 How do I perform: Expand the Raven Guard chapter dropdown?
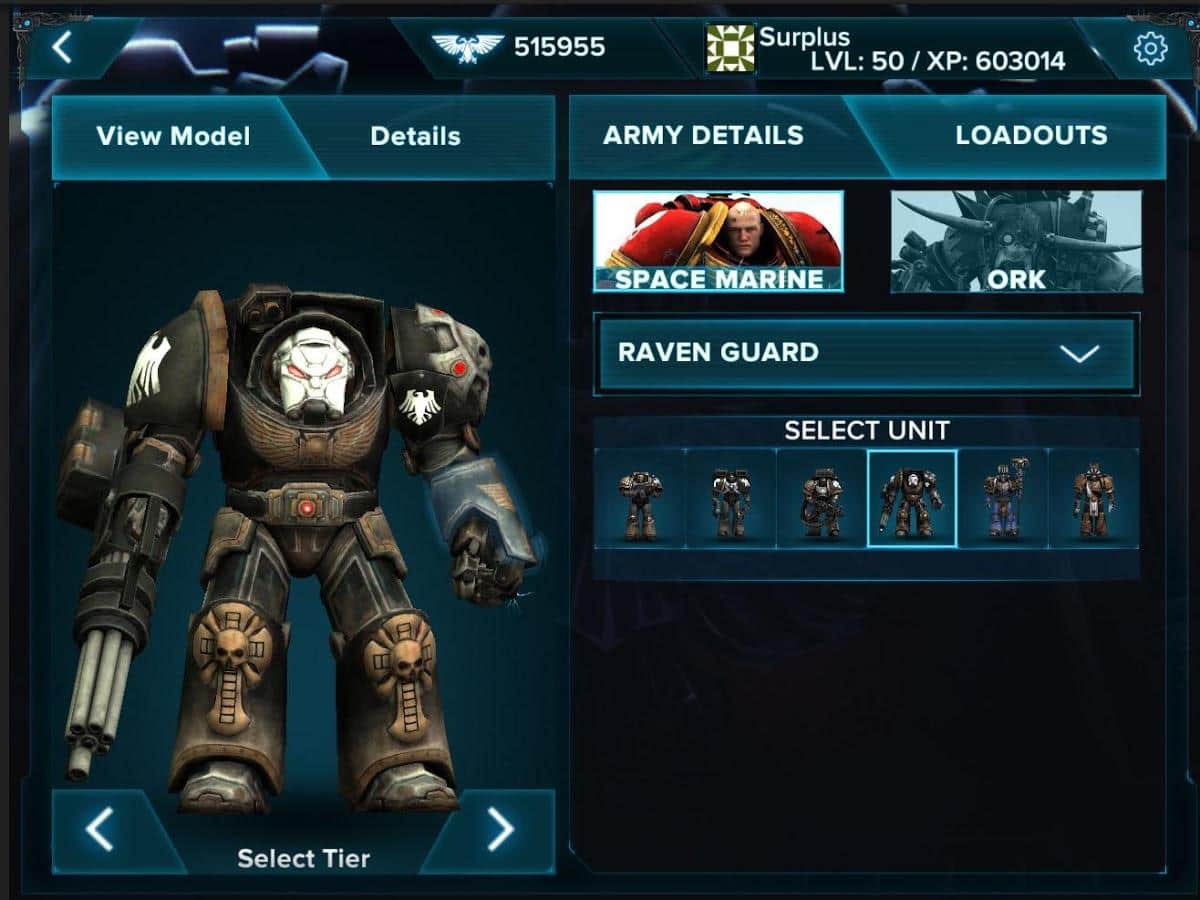click(866, 353)
